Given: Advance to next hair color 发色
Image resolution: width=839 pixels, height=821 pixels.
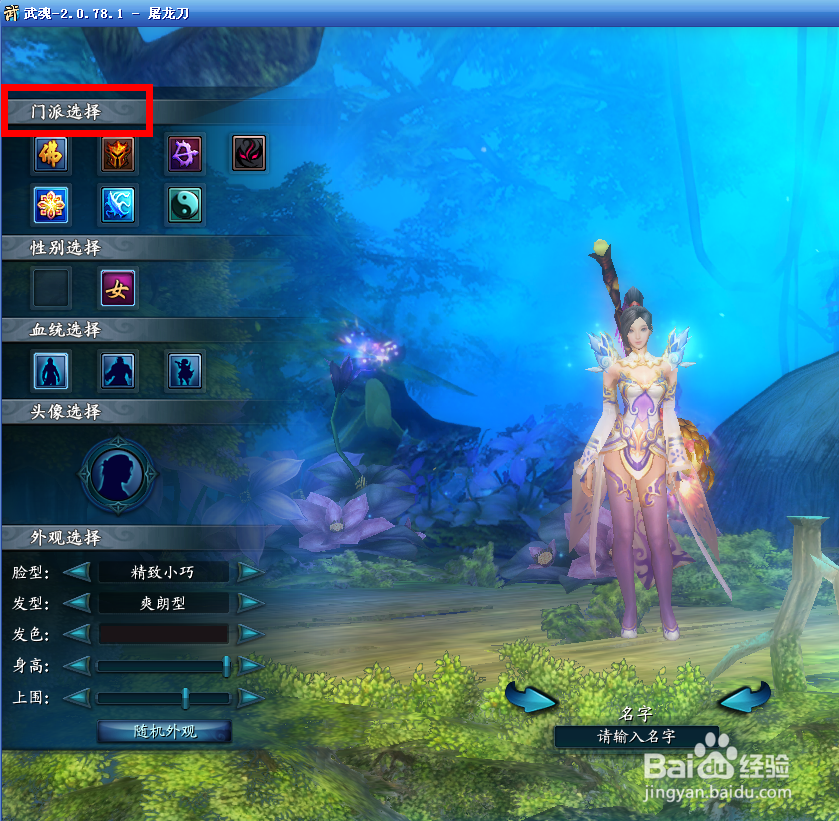Looking at the screenshot, I should click(250, 634).
